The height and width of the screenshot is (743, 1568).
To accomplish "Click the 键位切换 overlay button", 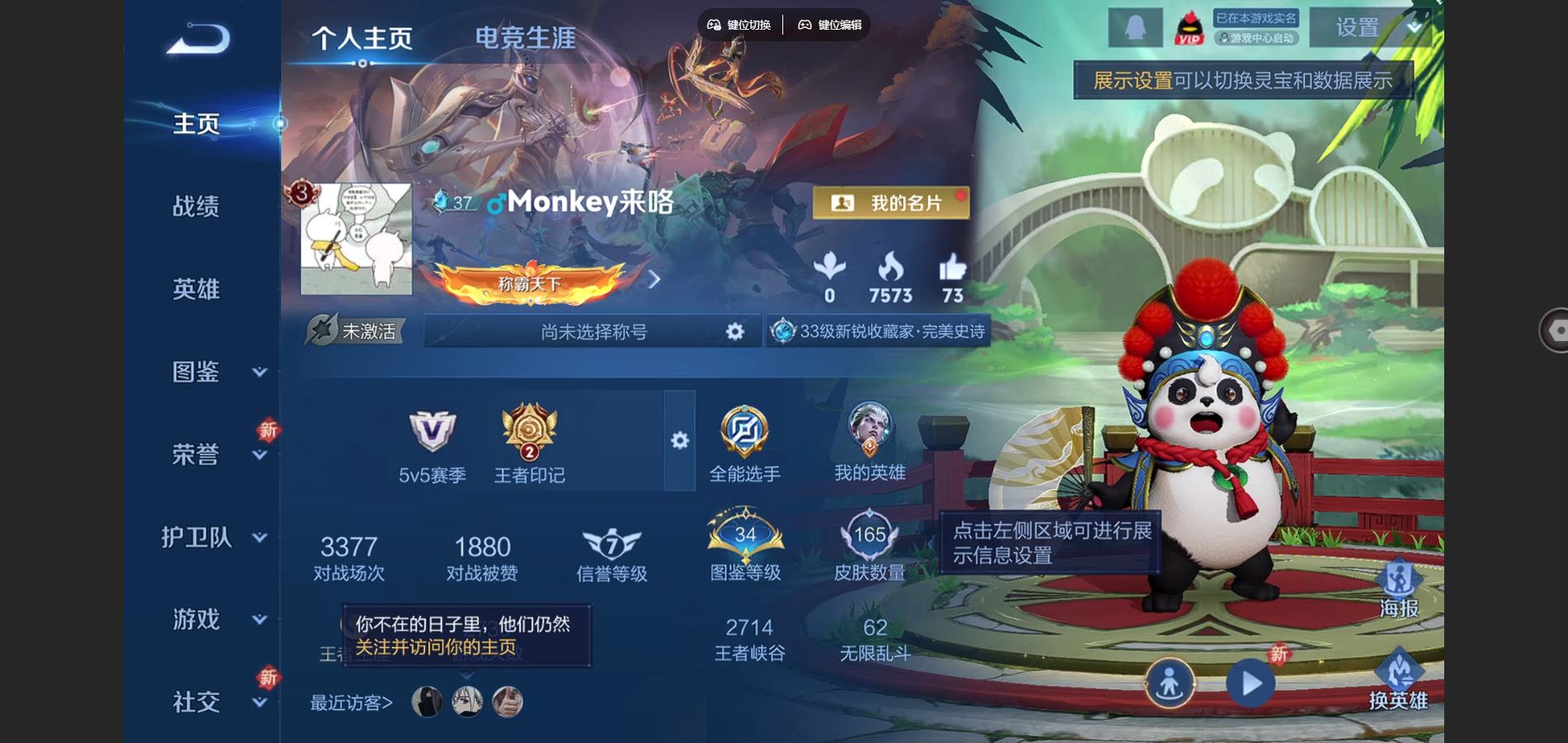I will tap(739, 25).
